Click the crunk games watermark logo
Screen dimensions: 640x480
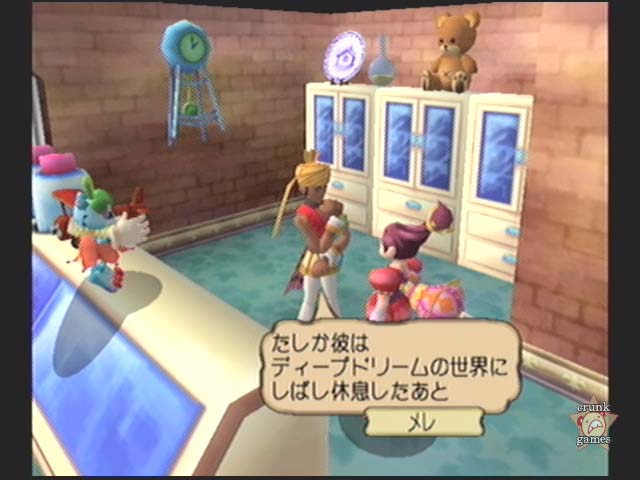pos(592,423)
